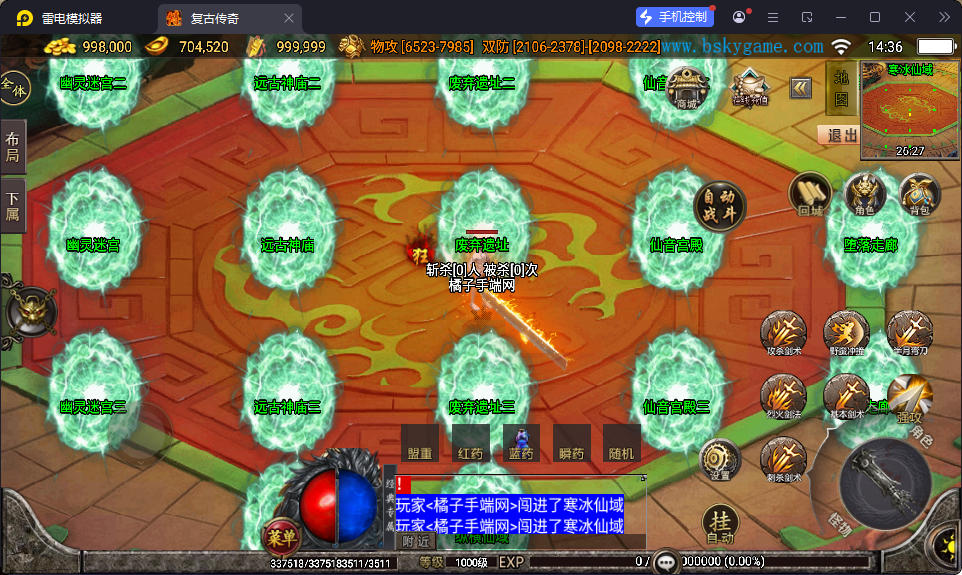Collapse the top icon row with double-arrow button
Image resolution: width=962 pixels, height=575 pixels.
pos(801,88)
